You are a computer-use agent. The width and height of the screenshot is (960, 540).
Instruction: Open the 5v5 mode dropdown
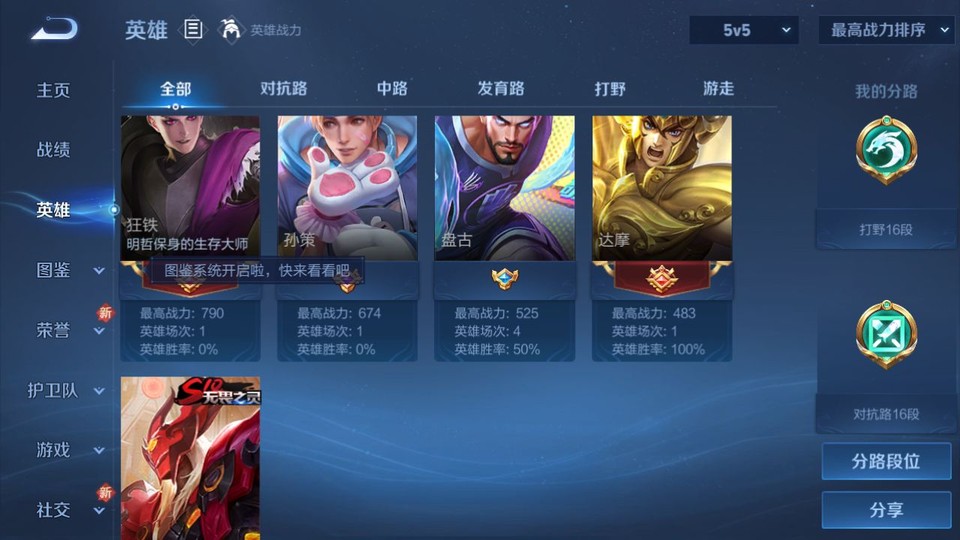point(743,30)
